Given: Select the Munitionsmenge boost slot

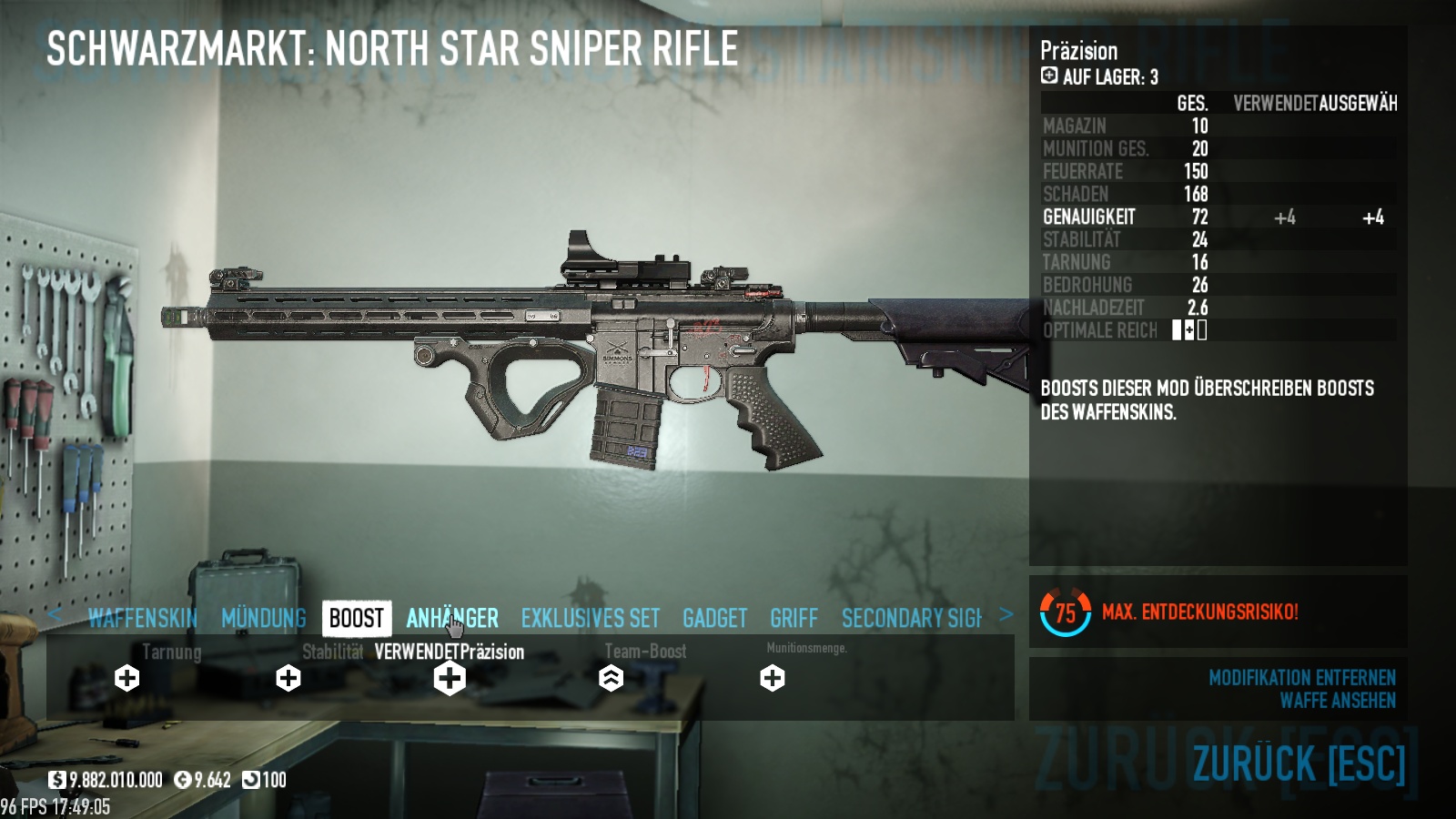Looking at the screenshot, I should (773, 678).
